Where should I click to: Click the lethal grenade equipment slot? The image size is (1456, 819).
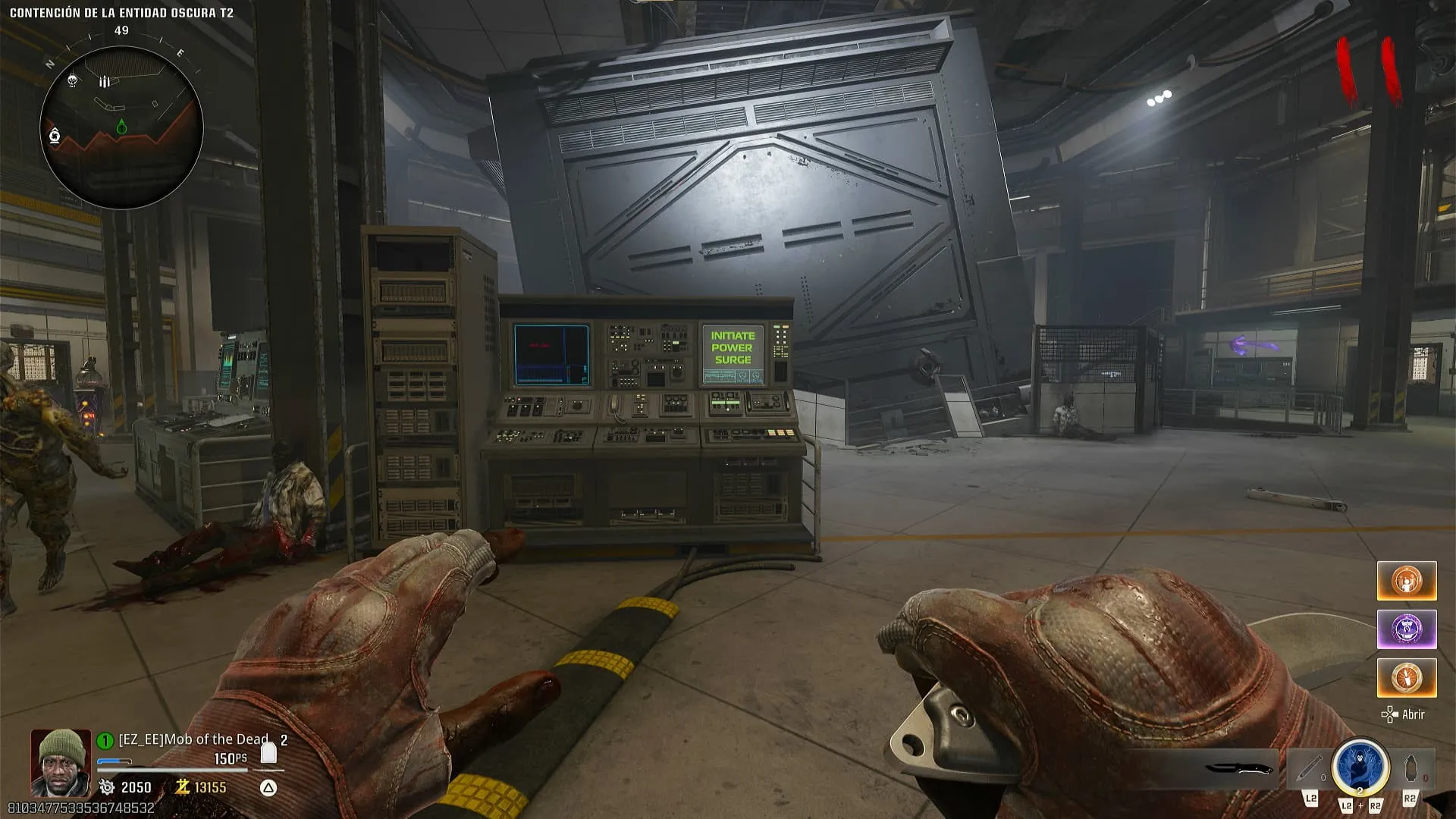click(x=1410, y=769)
